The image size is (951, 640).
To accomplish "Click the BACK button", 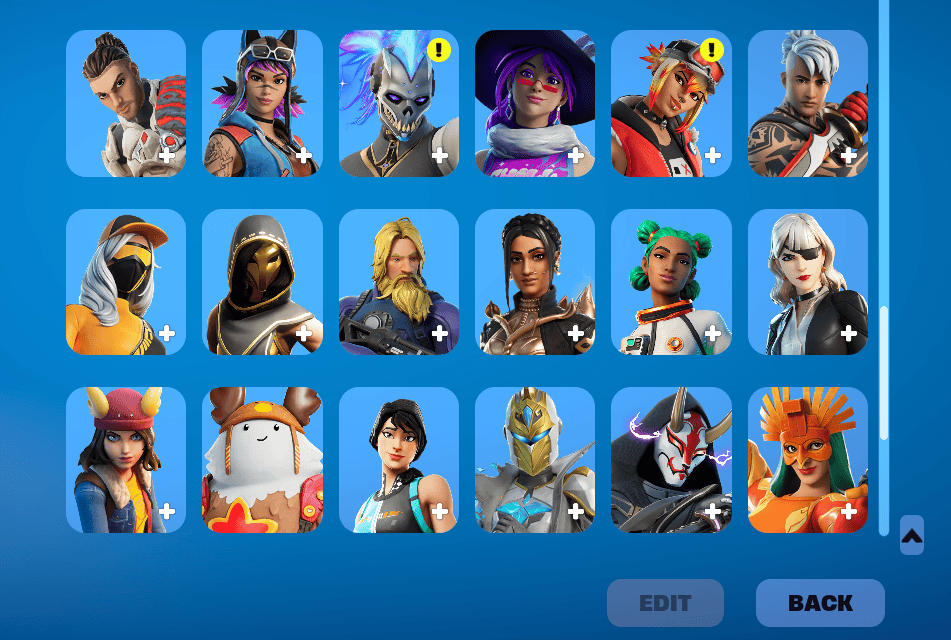I will 820,603.
